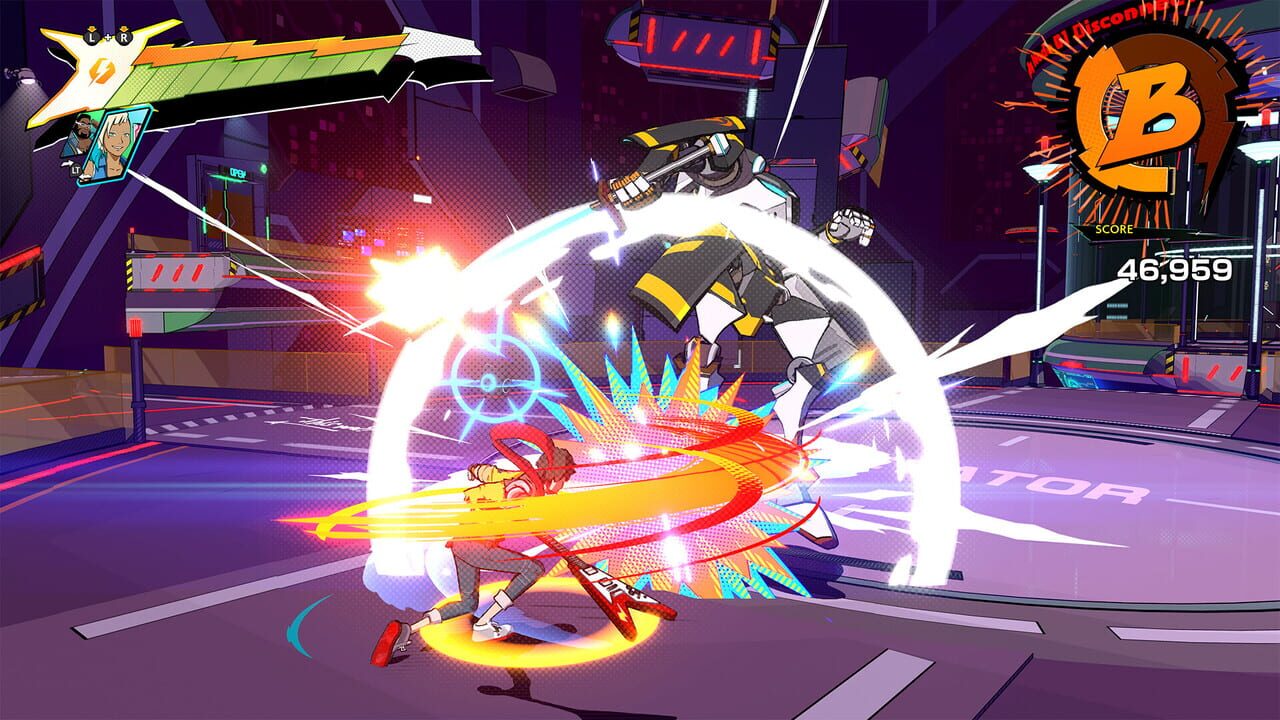Click the R bumper button prompt

click(125, 38)
